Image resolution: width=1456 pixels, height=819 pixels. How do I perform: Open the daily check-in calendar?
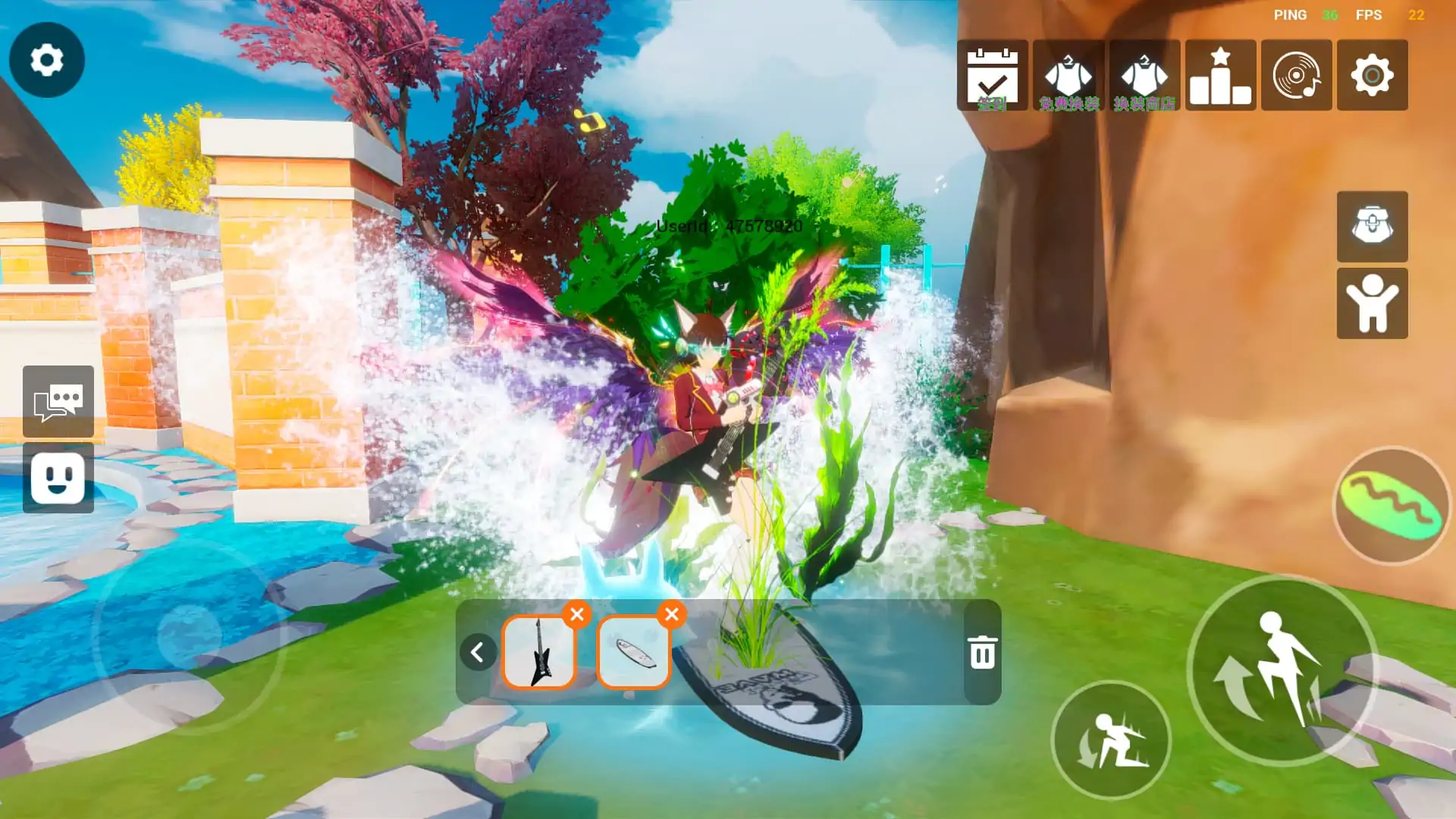click(992, 75)
